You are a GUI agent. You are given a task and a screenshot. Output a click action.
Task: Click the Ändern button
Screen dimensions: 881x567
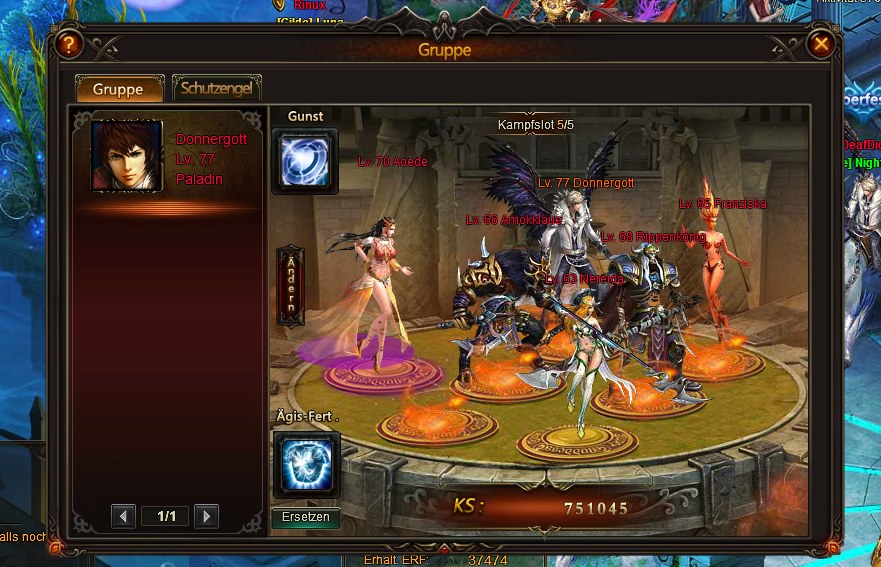[x=291, y=286]
